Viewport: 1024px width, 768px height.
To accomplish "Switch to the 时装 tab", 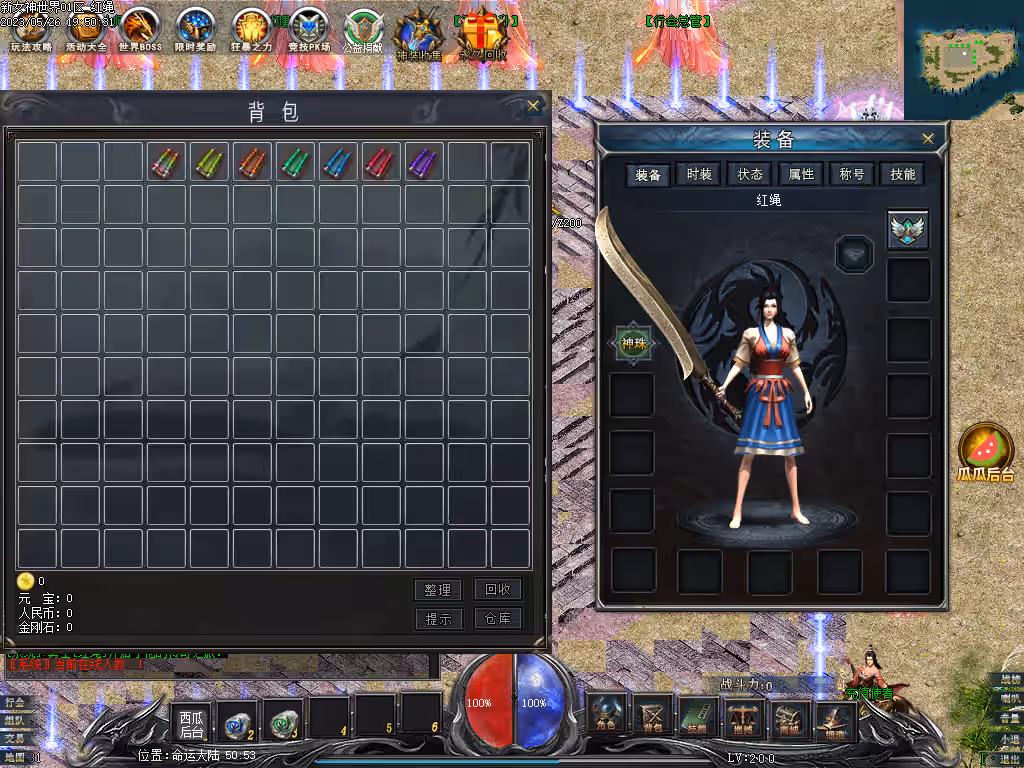I will pyautogui.click(x=700, y=175).
